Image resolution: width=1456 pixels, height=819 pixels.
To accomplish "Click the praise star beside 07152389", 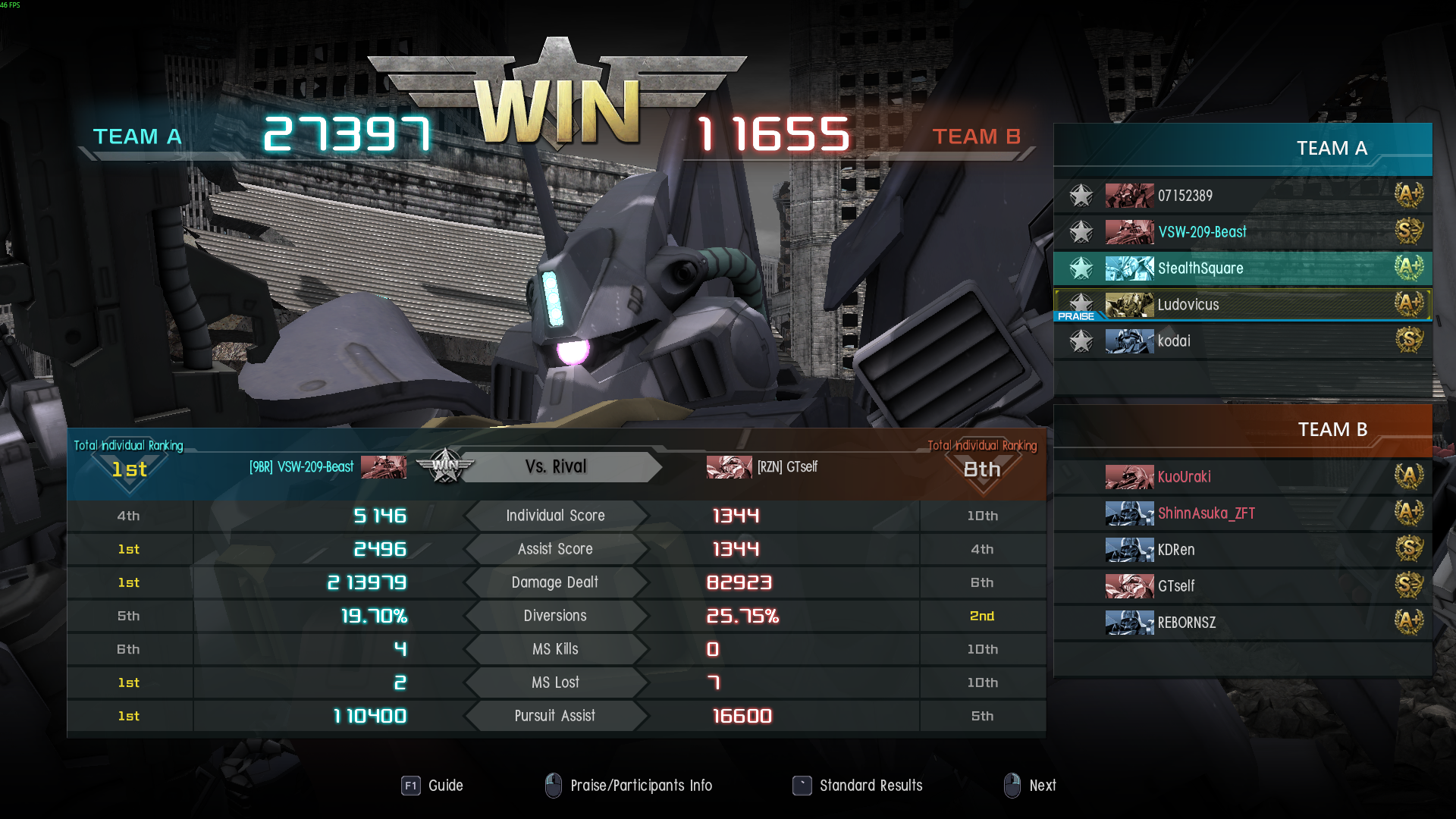I will point(1081,196).
